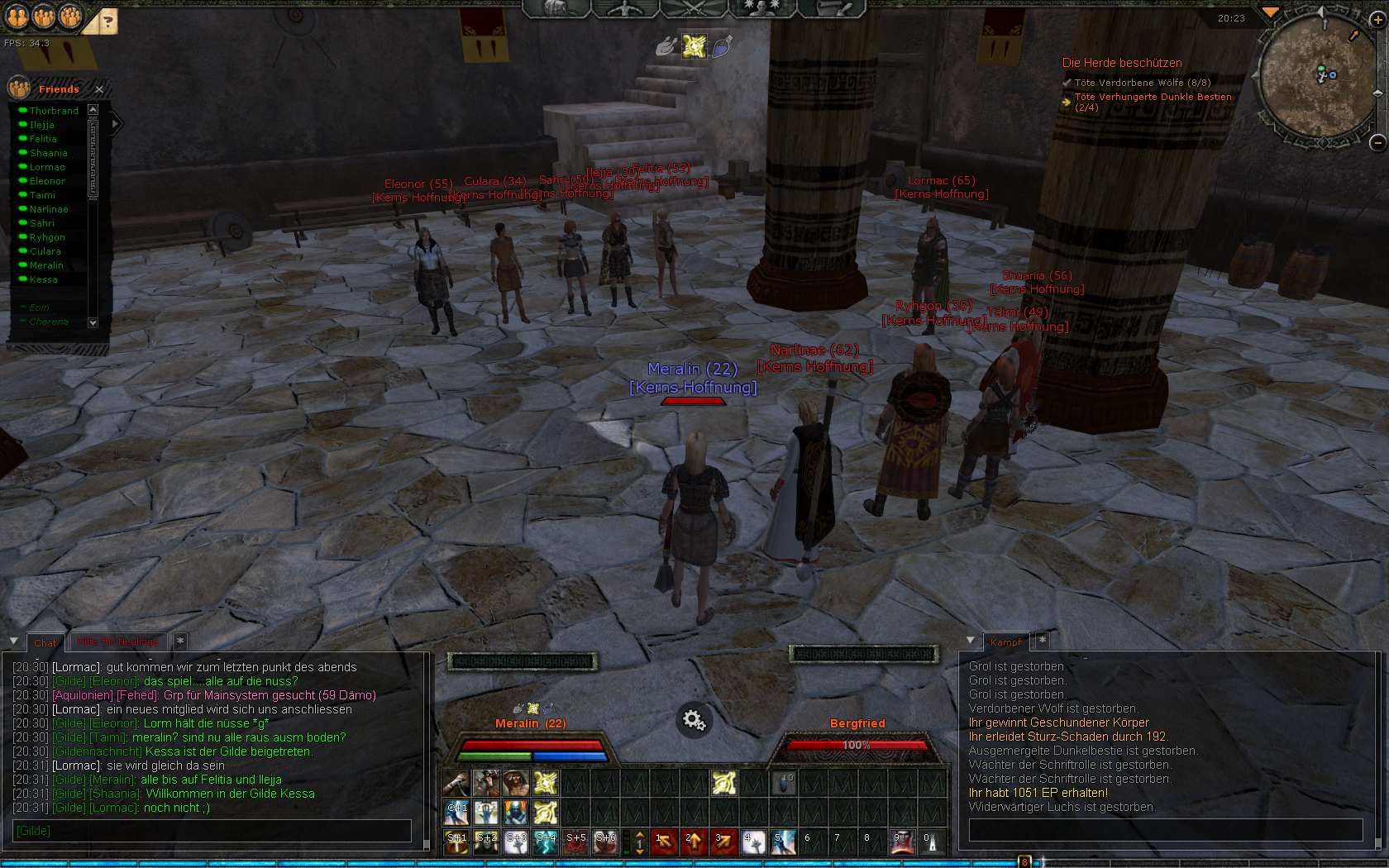
Task: Open the question mark help button
Action: point(107,22)
